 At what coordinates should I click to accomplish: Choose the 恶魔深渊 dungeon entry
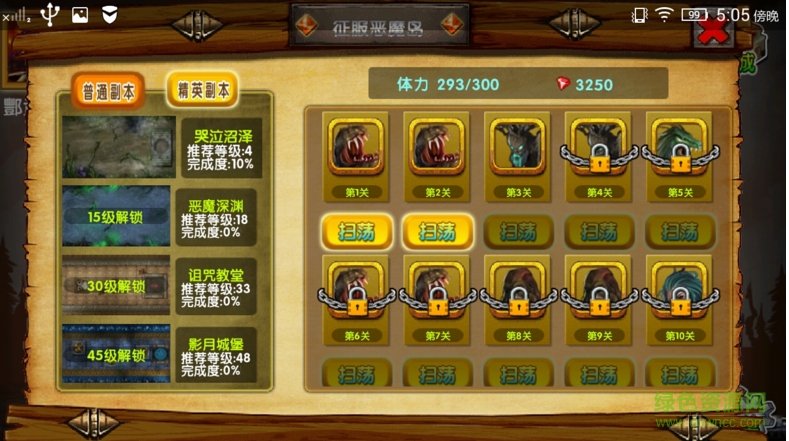pos(160,216)
